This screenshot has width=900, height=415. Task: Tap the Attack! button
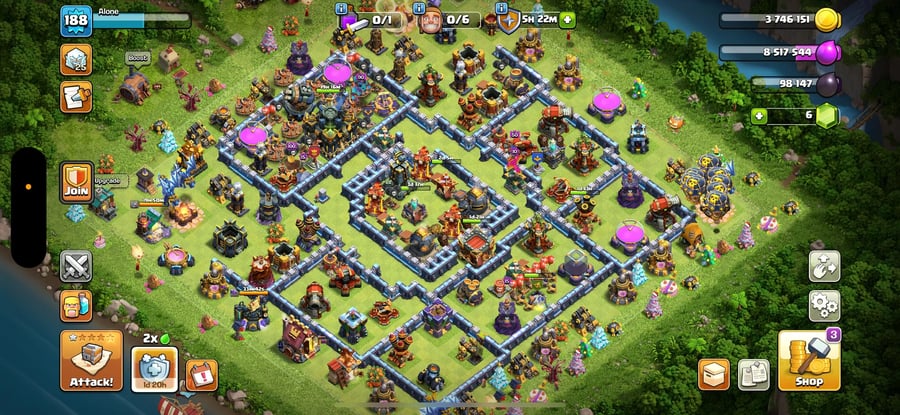[91, 362]
